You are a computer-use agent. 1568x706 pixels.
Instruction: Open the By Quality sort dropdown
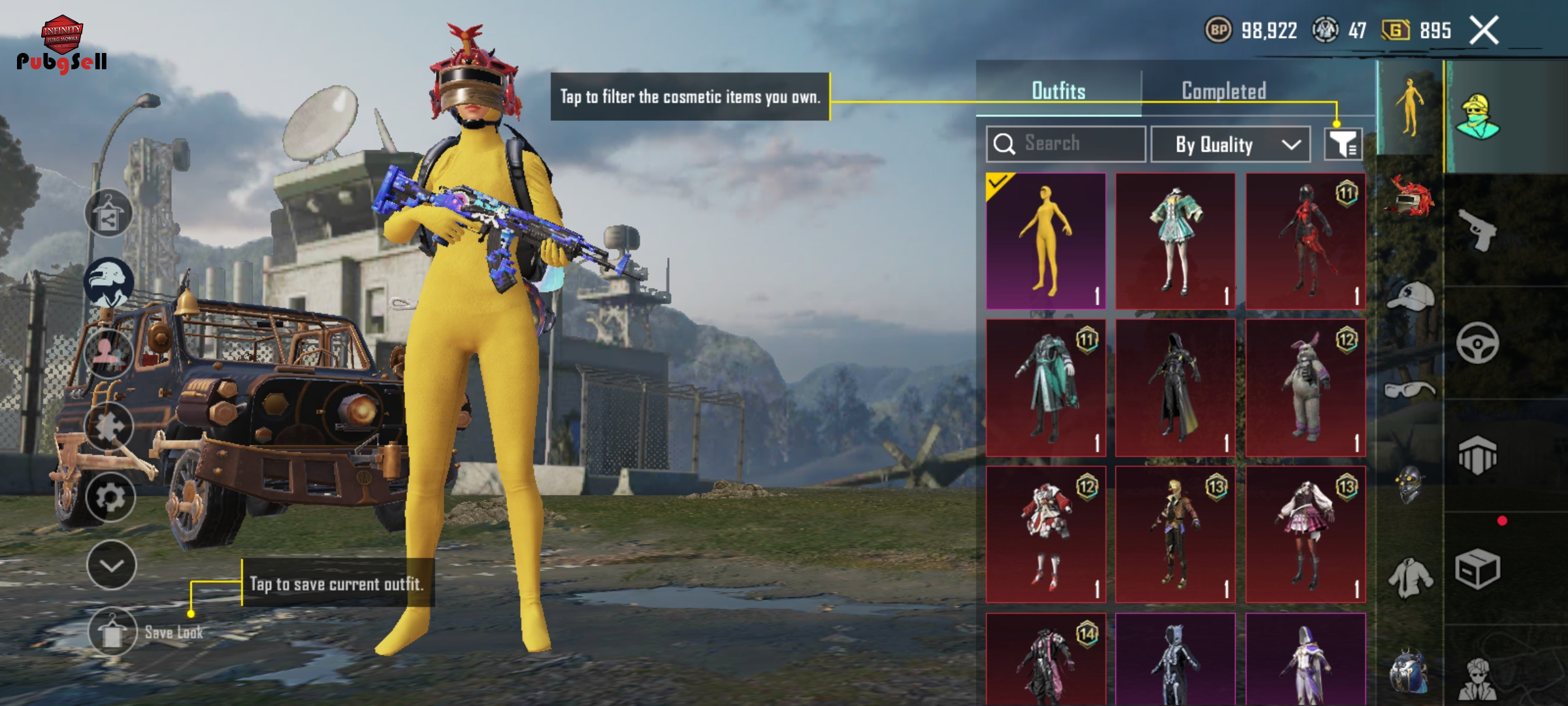(x=1230, y=144)
